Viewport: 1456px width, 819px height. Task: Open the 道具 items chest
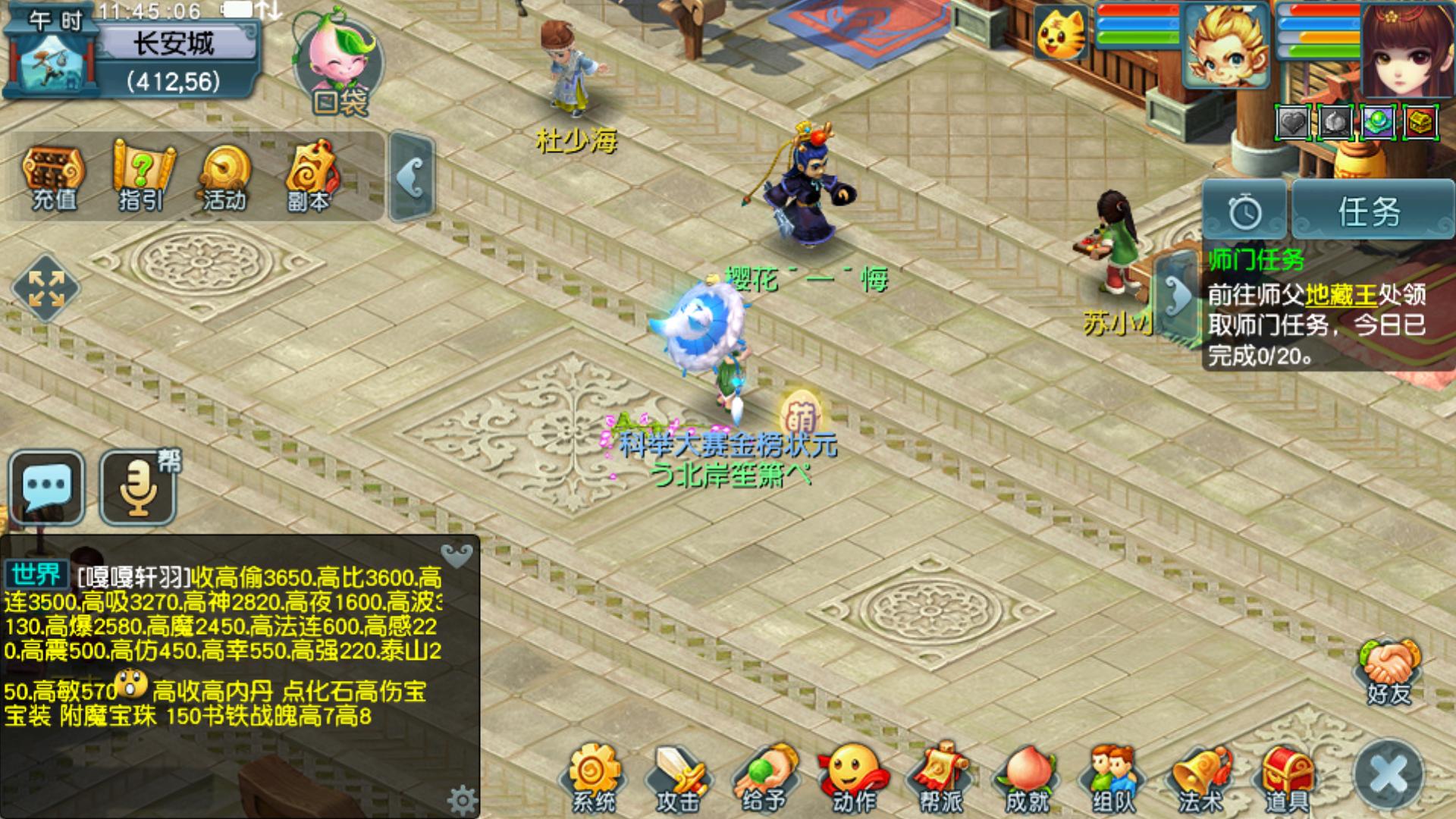[x=1288, y=778]
